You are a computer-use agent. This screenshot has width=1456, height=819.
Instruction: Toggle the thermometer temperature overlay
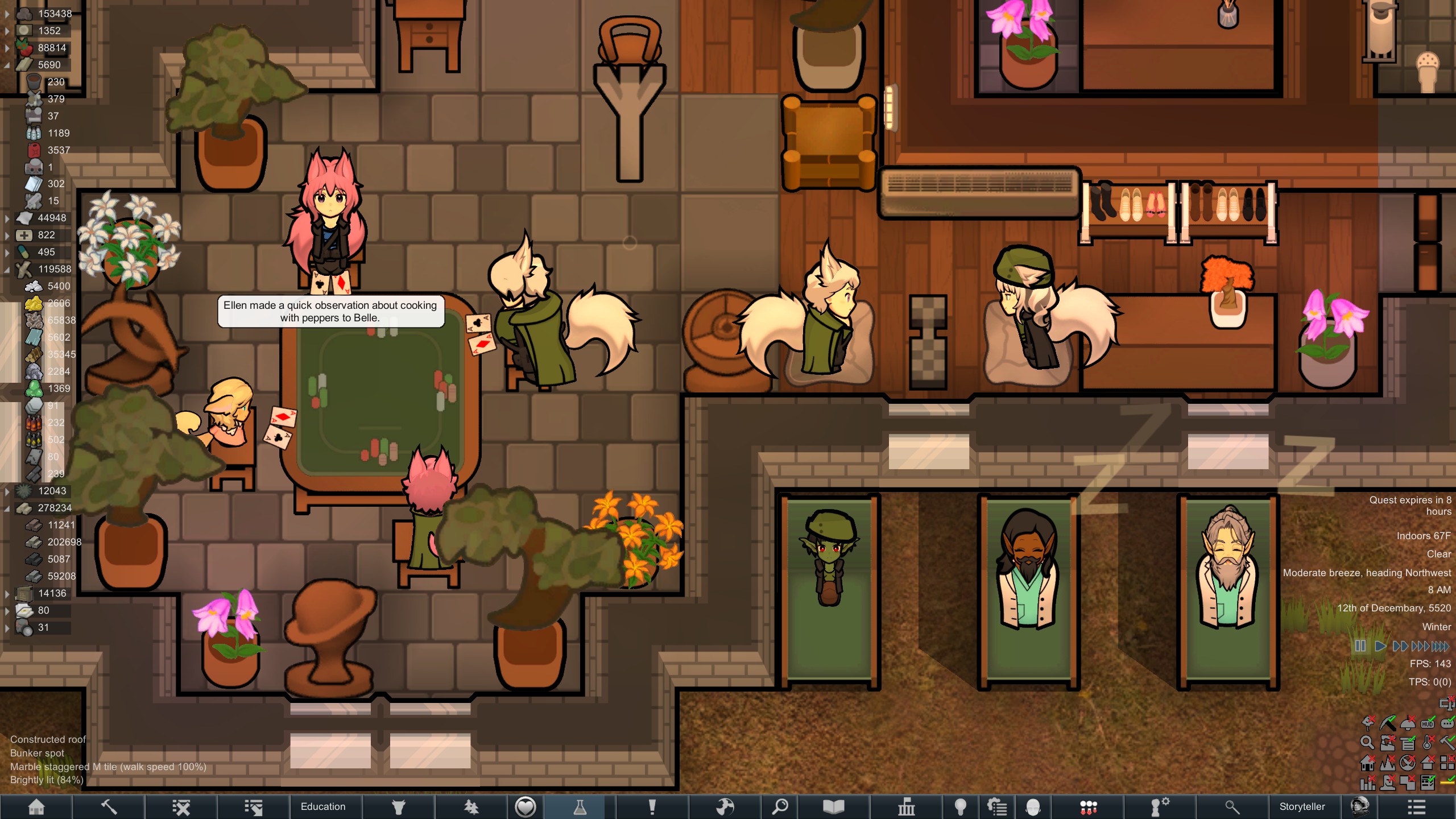tap(1428, 742)
